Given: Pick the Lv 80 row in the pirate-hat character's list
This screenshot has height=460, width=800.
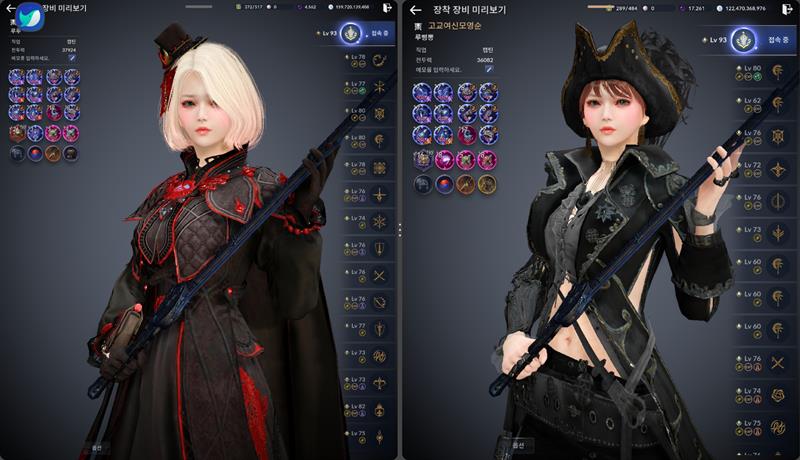Looking at the screenshot, I should click(x=764, y=70).
